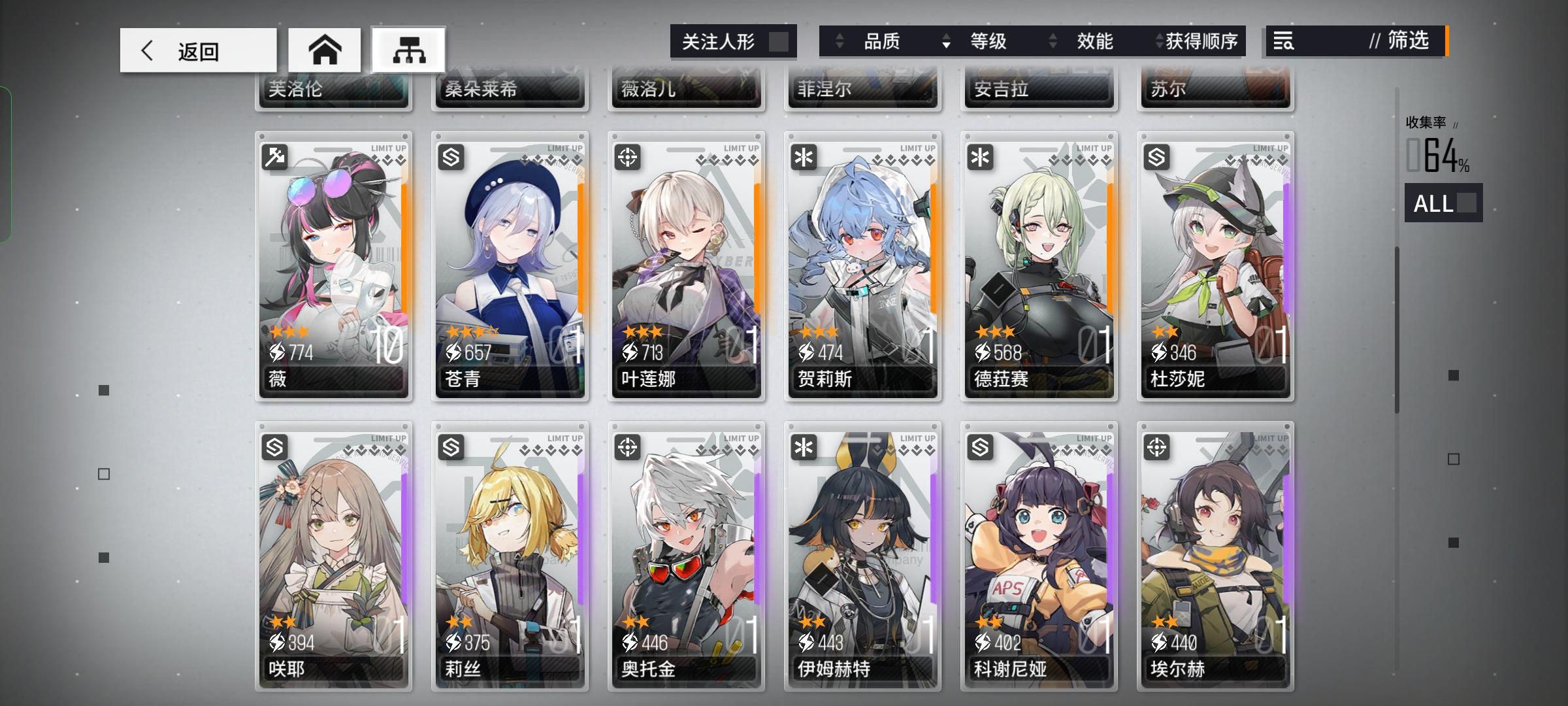The image size is (1568, 706).
Task: Click the 返回 back button
Action: (x=196, y=49)
